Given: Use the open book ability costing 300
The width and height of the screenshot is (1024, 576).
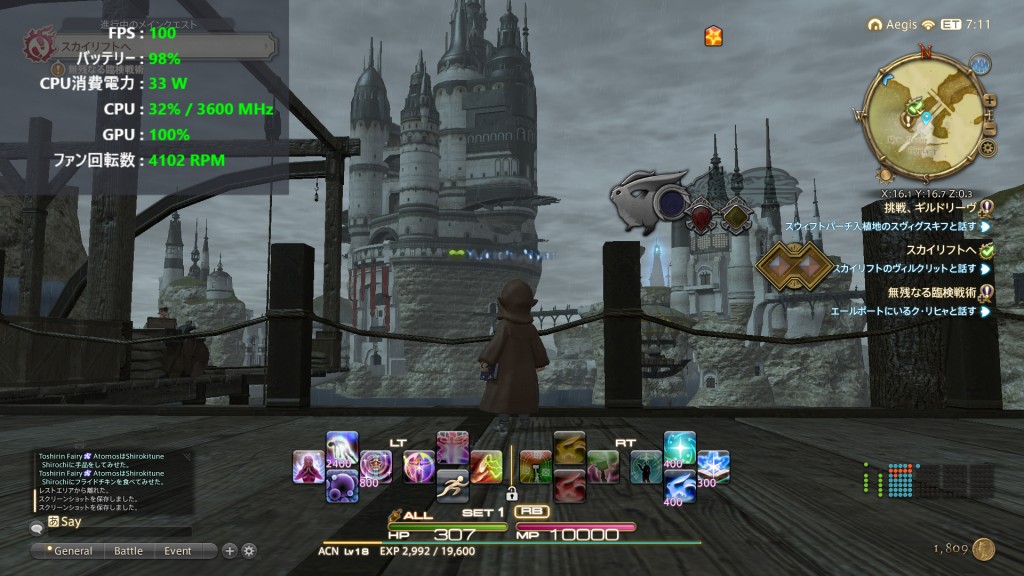Looking at the screenshot, I should (712, 465).
